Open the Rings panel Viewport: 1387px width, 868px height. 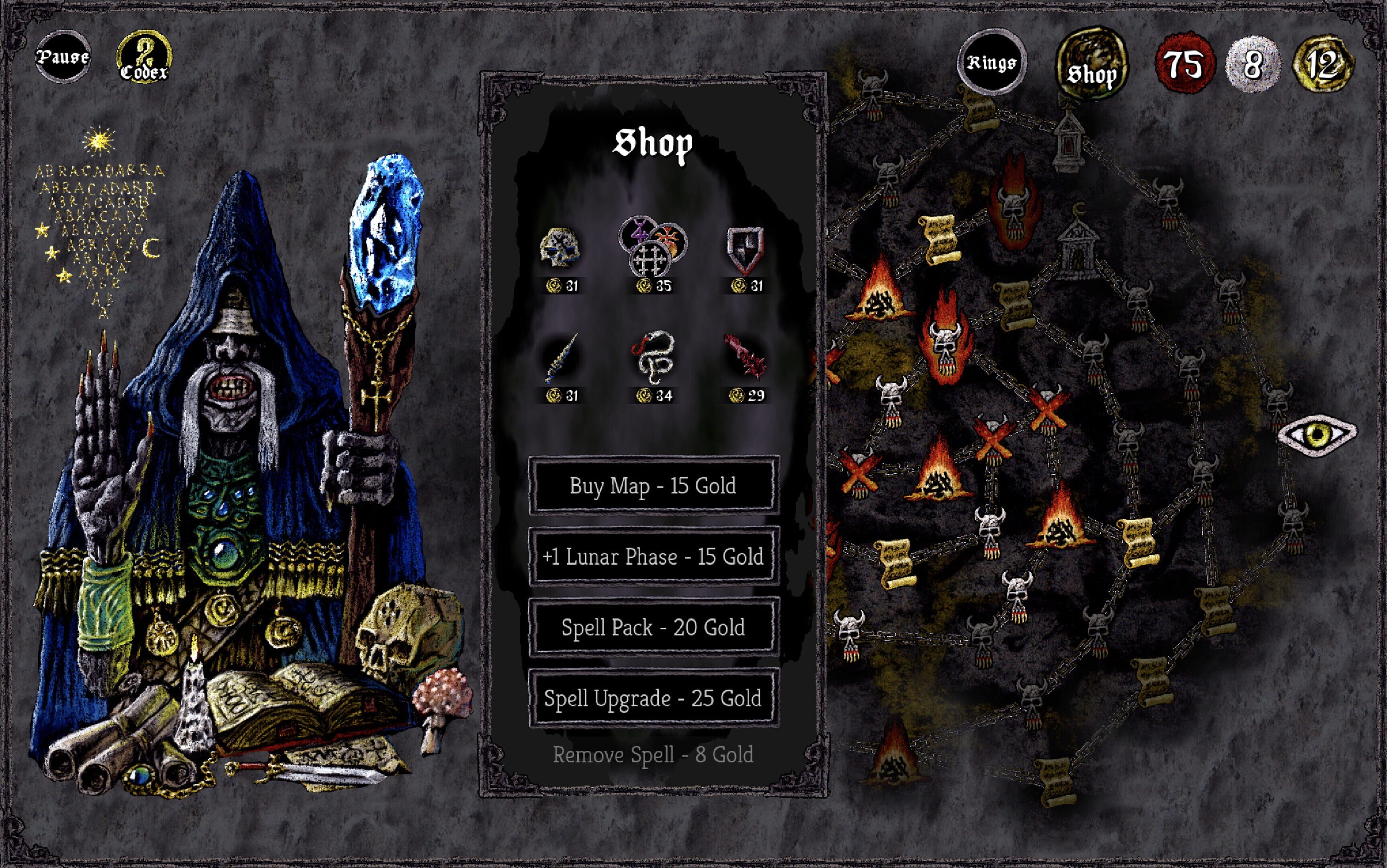tap(992, 62)
